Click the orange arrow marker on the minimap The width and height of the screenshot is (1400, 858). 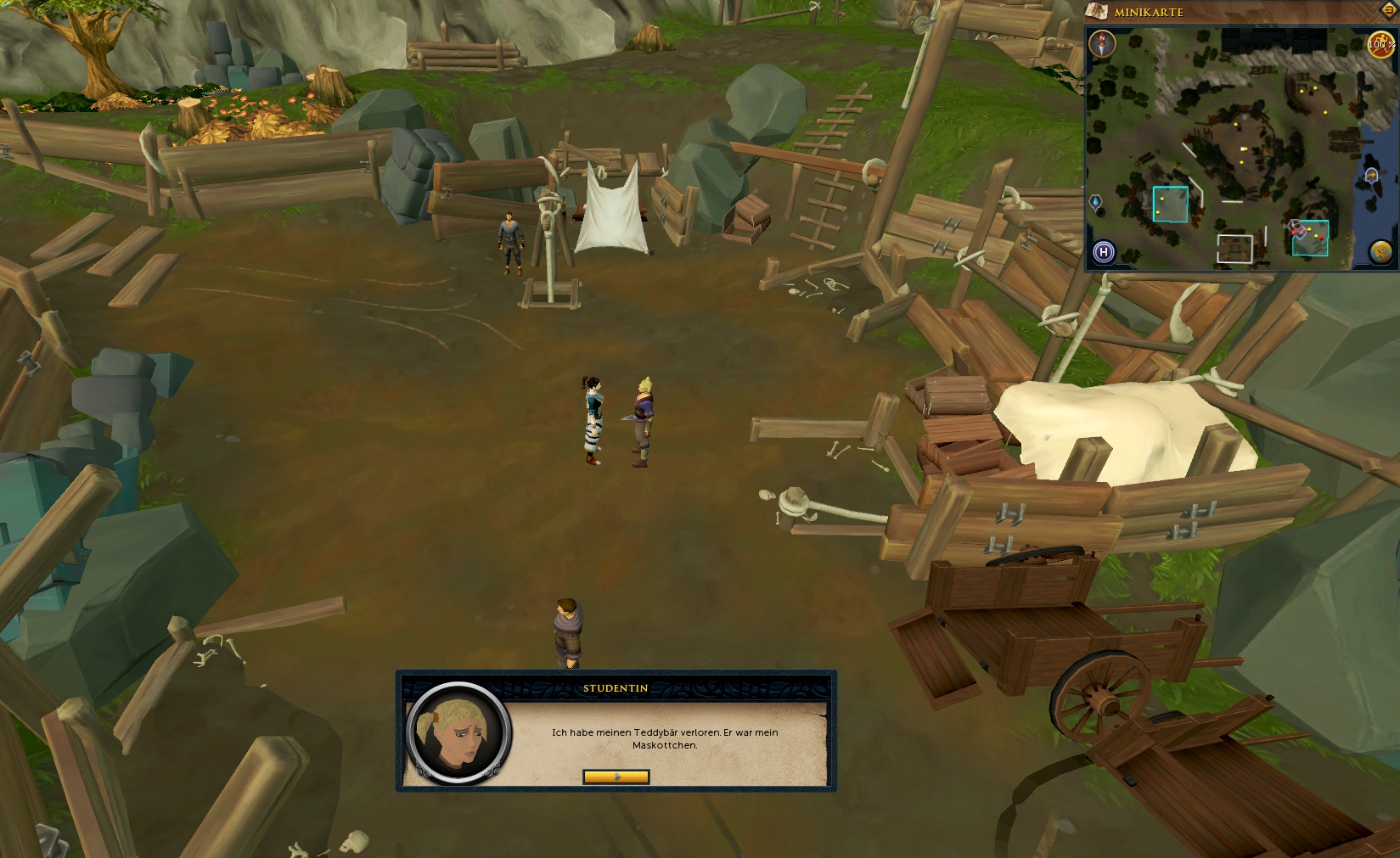(x=1370, y=175)
